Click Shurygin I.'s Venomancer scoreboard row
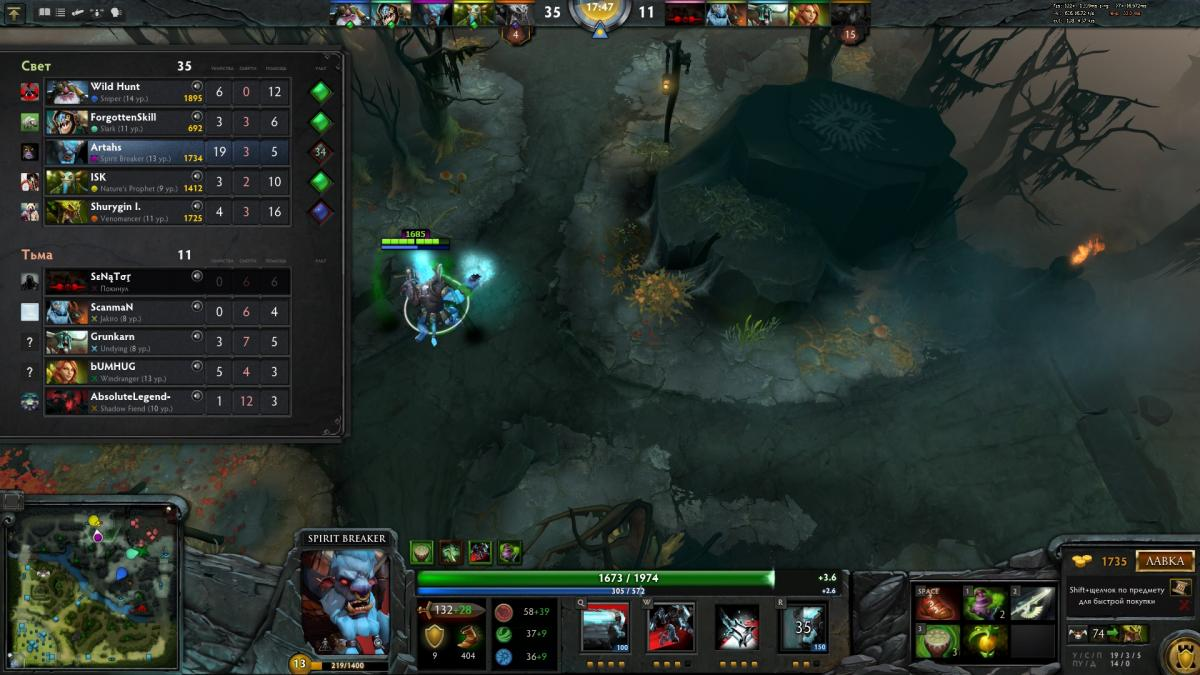Image resolution: width=1200 pixels, height=675 pixels. coord(167,212)
